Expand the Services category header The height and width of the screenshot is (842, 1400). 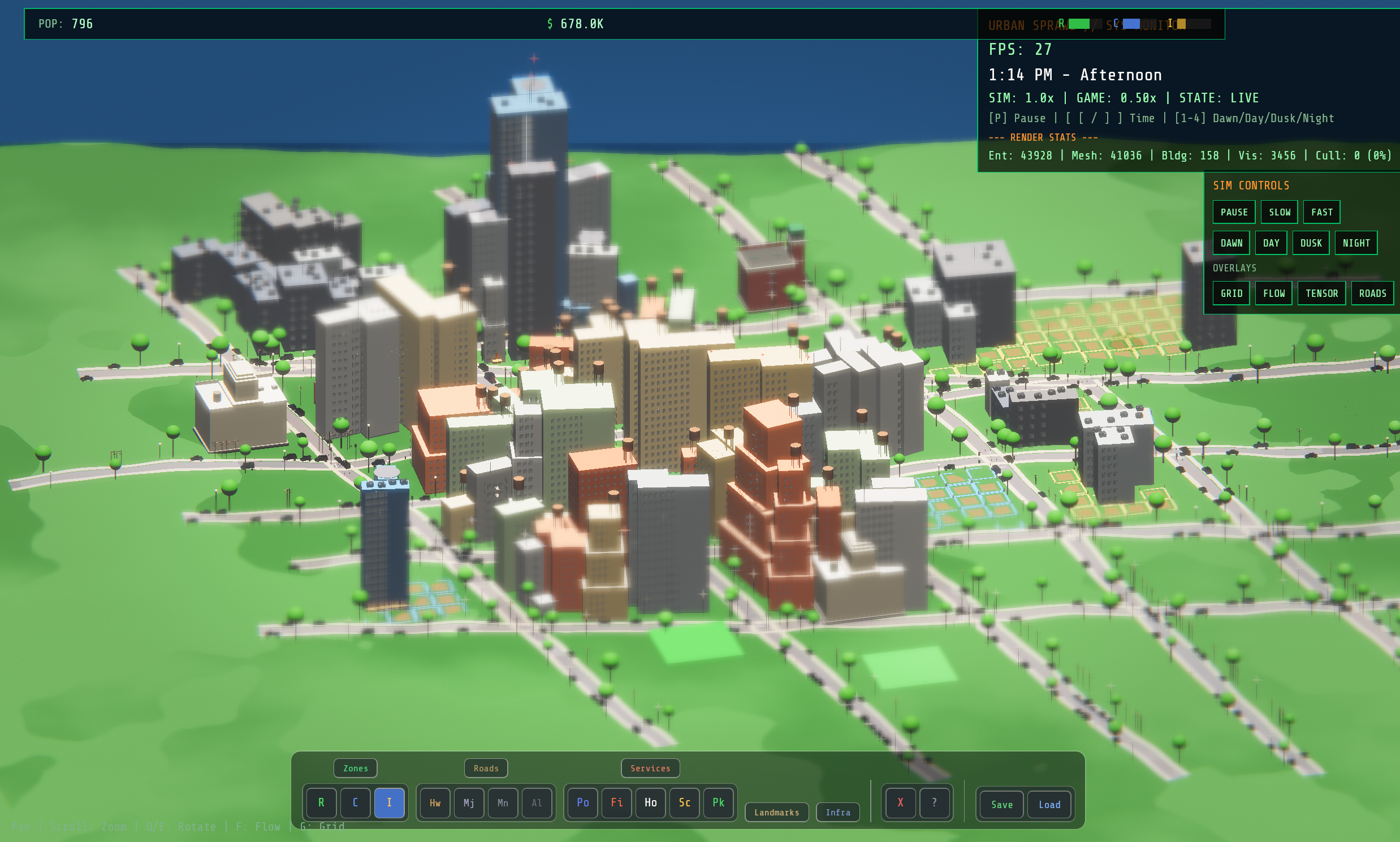coord(650,768)
